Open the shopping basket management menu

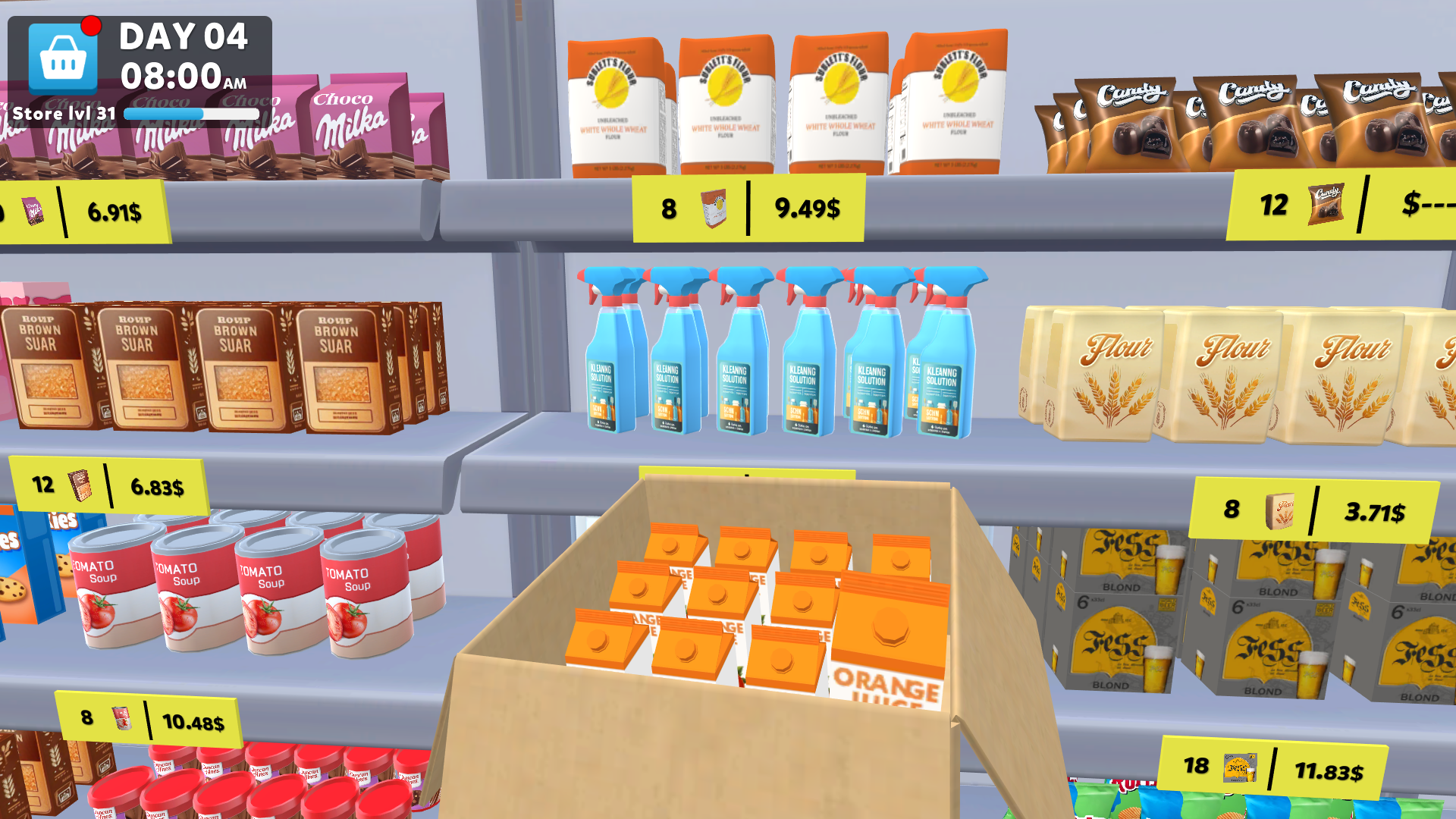63,59
